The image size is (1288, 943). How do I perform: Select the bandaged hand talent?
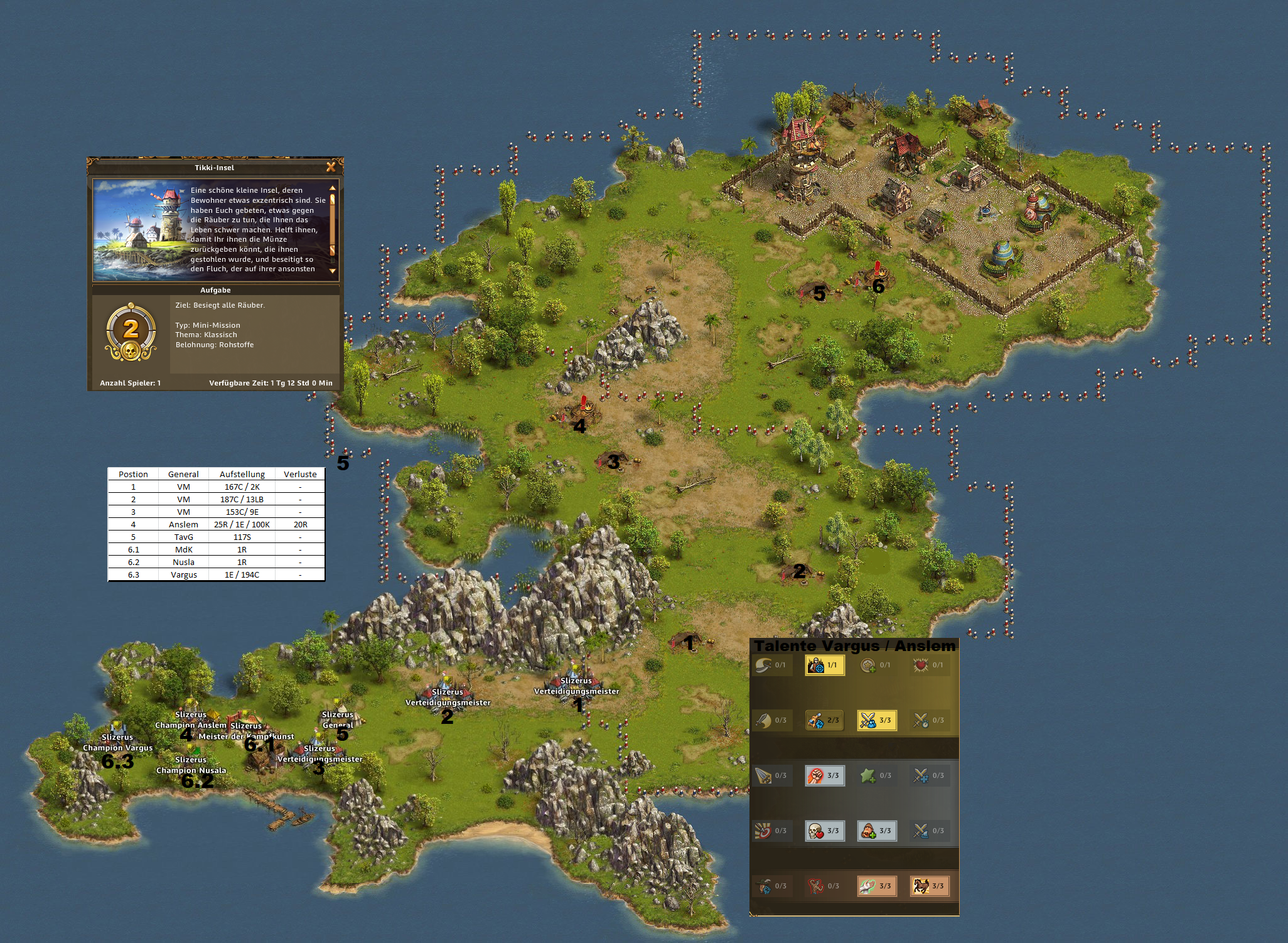876,886
